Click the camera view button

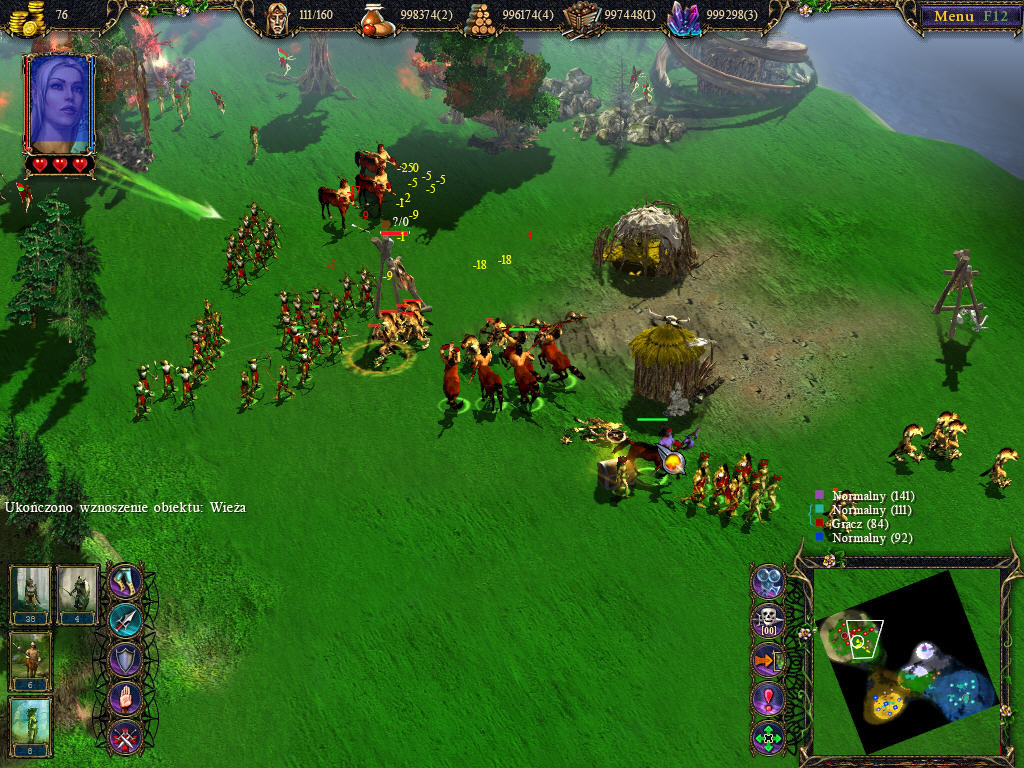coord(768,582)
